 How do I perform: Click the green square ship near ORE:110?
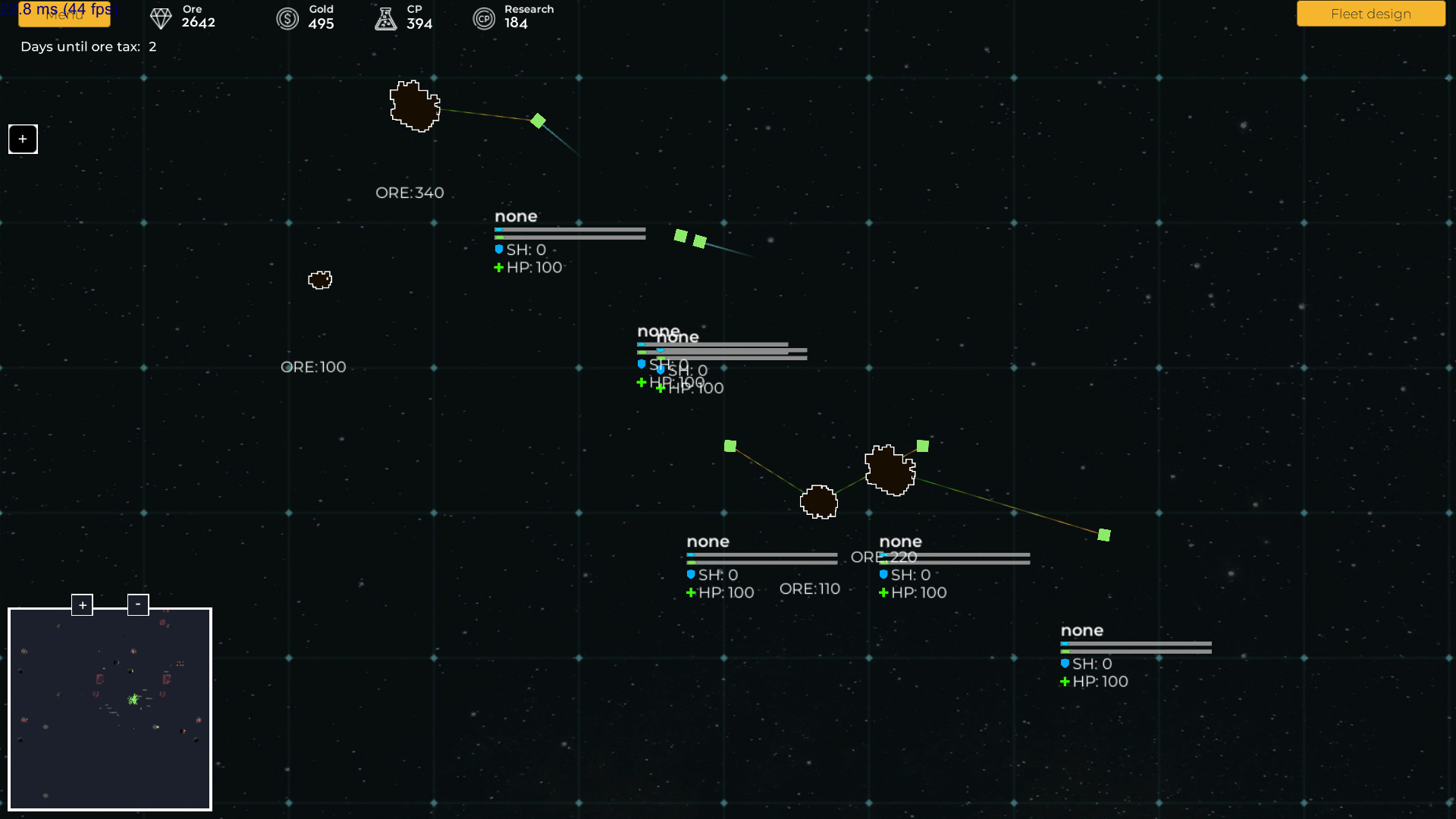(730, 447)
